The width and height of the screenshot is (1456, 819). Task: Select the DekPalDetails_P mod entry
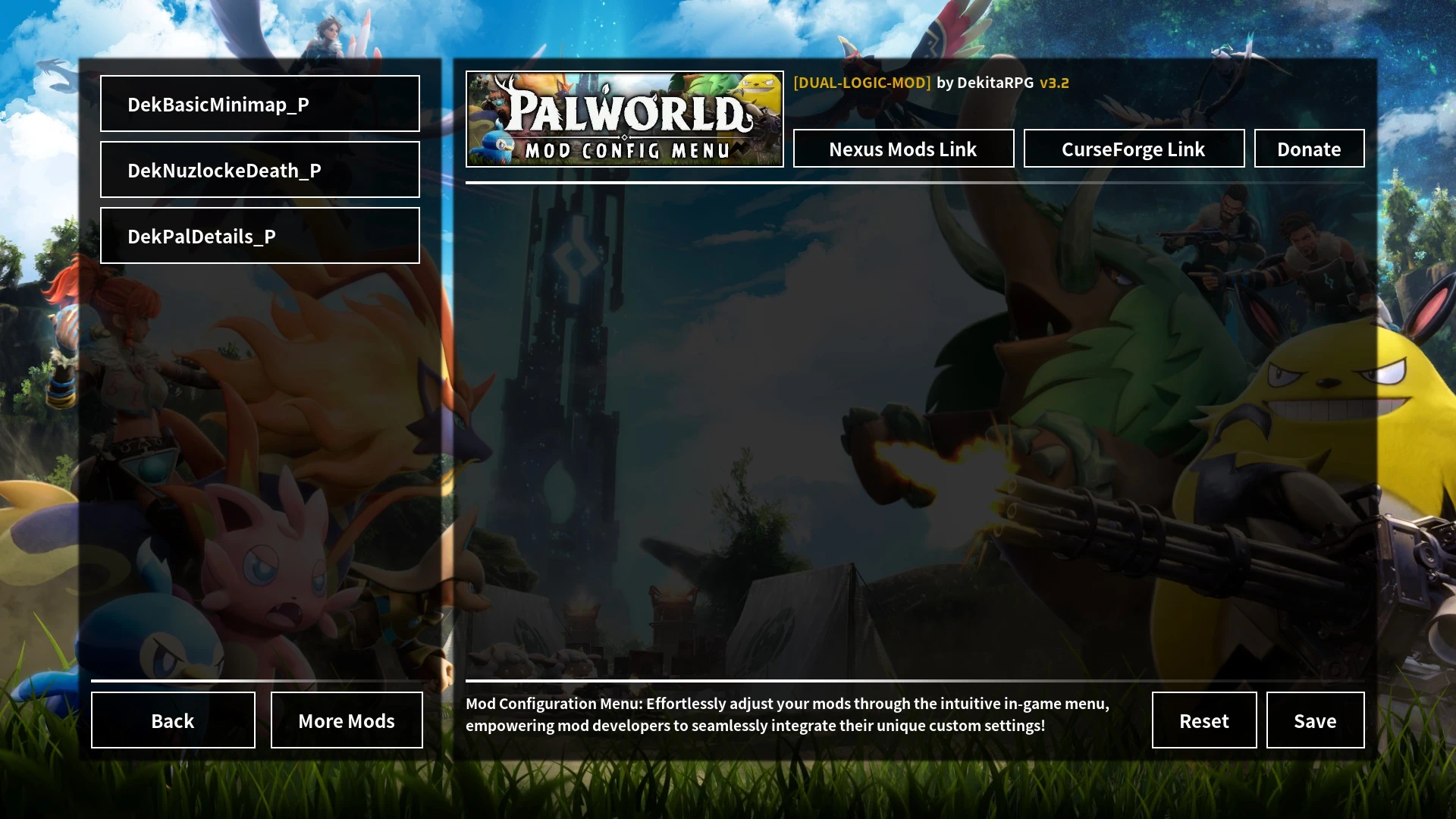pyautogui.click(x=259, y=235)
